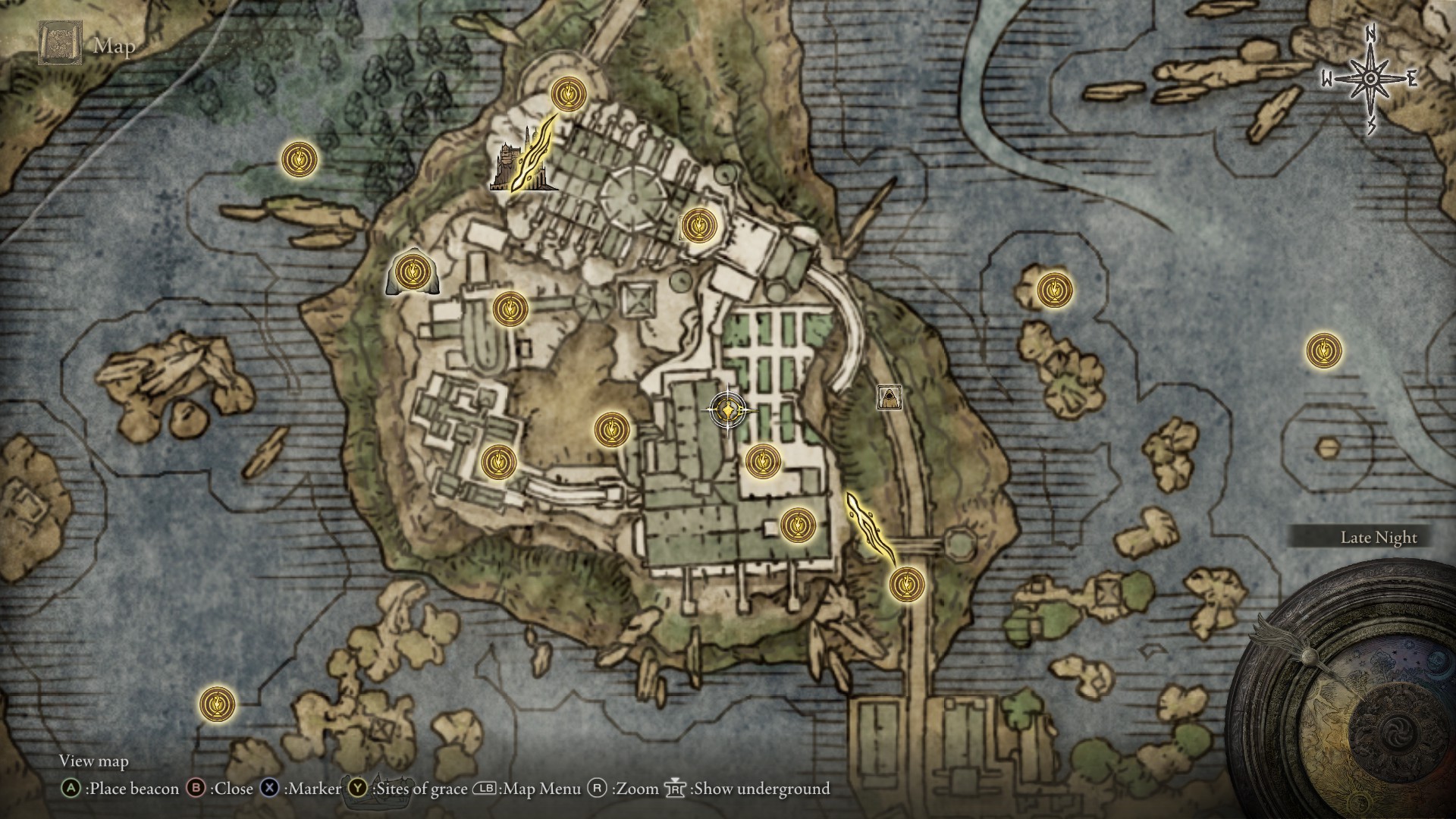Select the hooded figure NPC marker
Image resolution: width=1456 pixels, height=819 pixels.
point(889,397)
